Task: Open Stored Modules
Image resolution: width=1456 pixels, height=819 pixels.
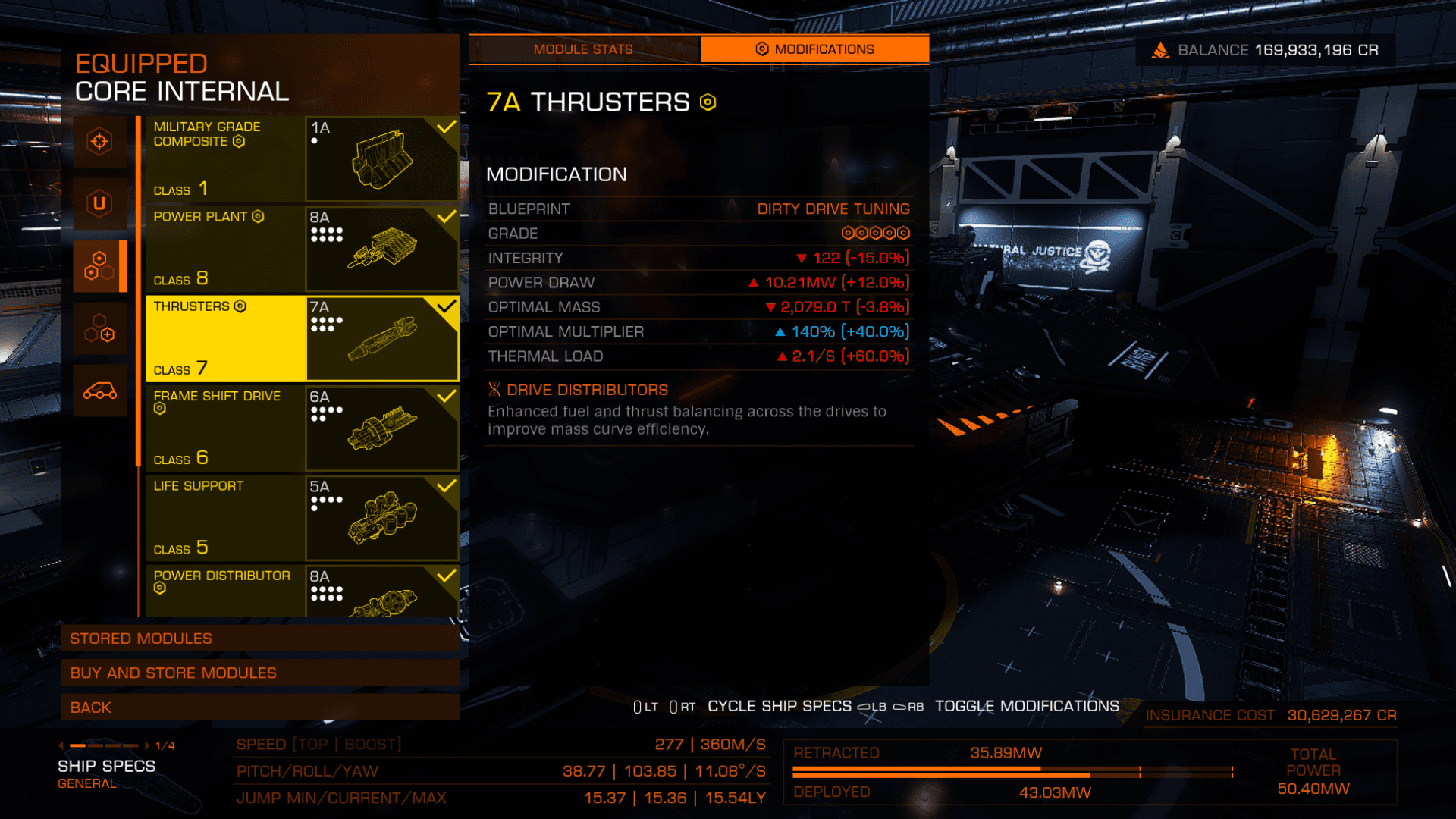Action: (x=259, y=639)
